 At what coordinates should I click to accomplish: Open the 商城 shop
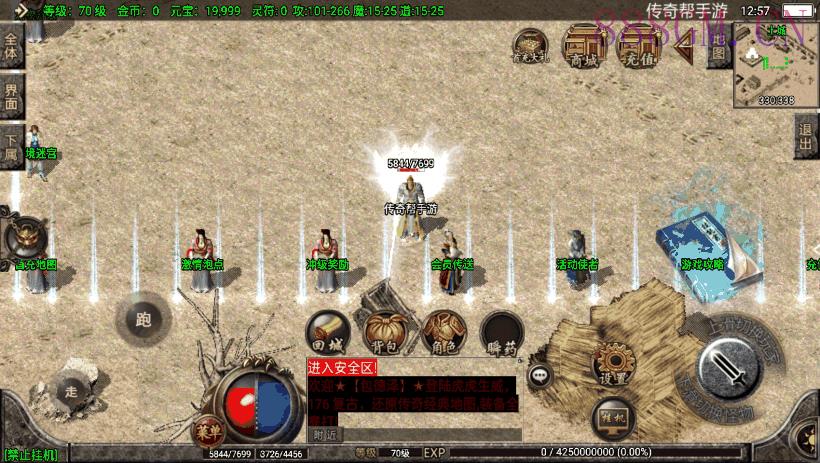pyautogui.click(x=582, y=46)
